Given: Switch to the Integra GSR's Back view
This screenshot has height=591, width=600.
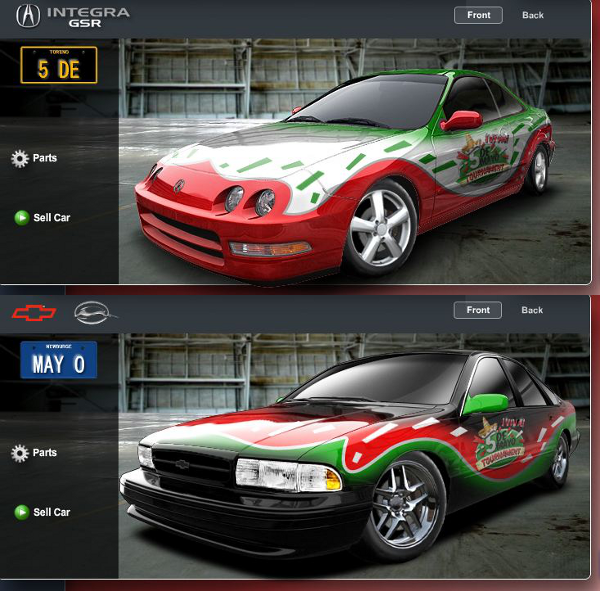Looking at the screenshot, I should [532, 15].
